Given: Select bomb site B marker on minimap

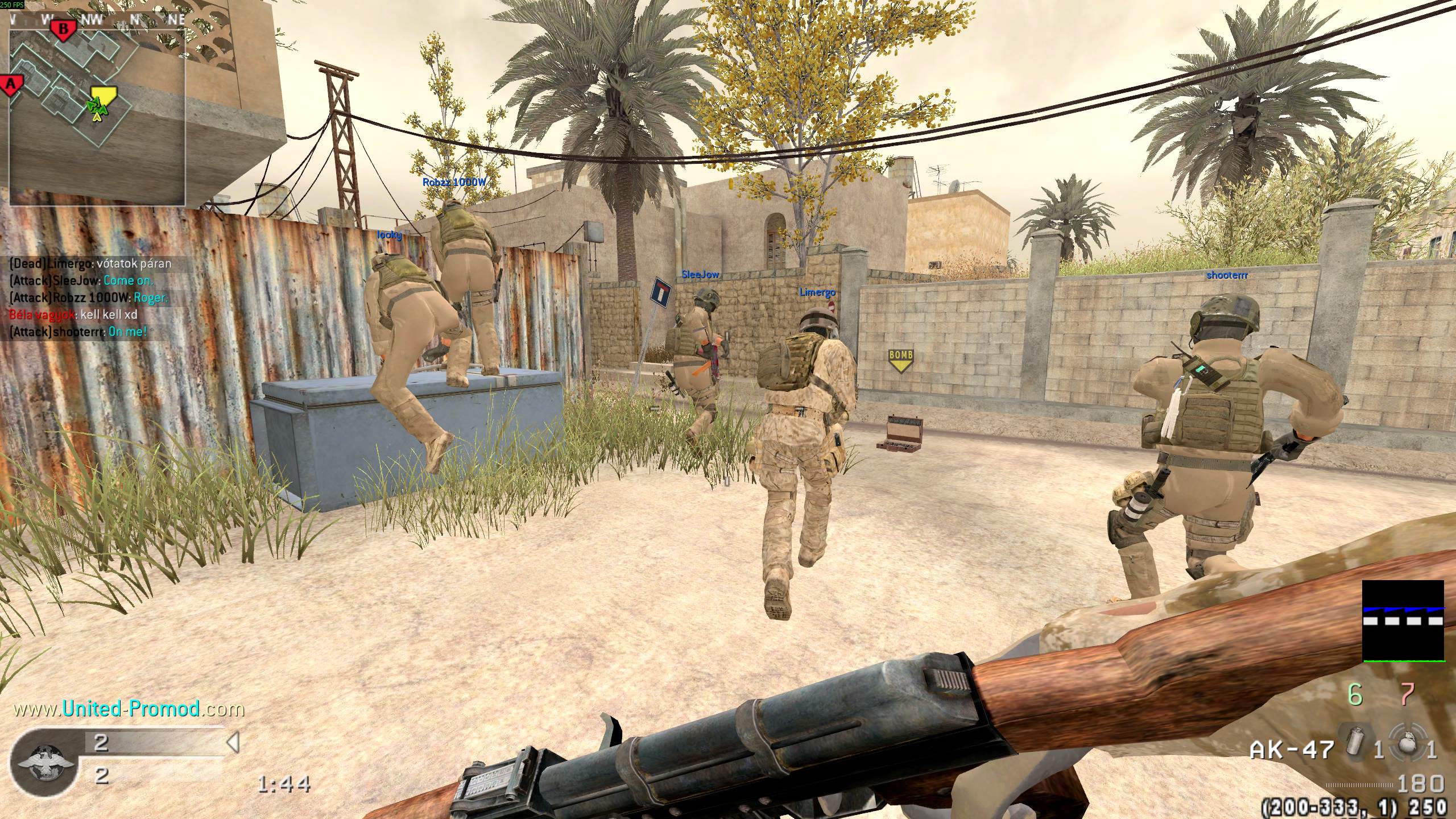Looking at the screenshot, I should [64, 28].
